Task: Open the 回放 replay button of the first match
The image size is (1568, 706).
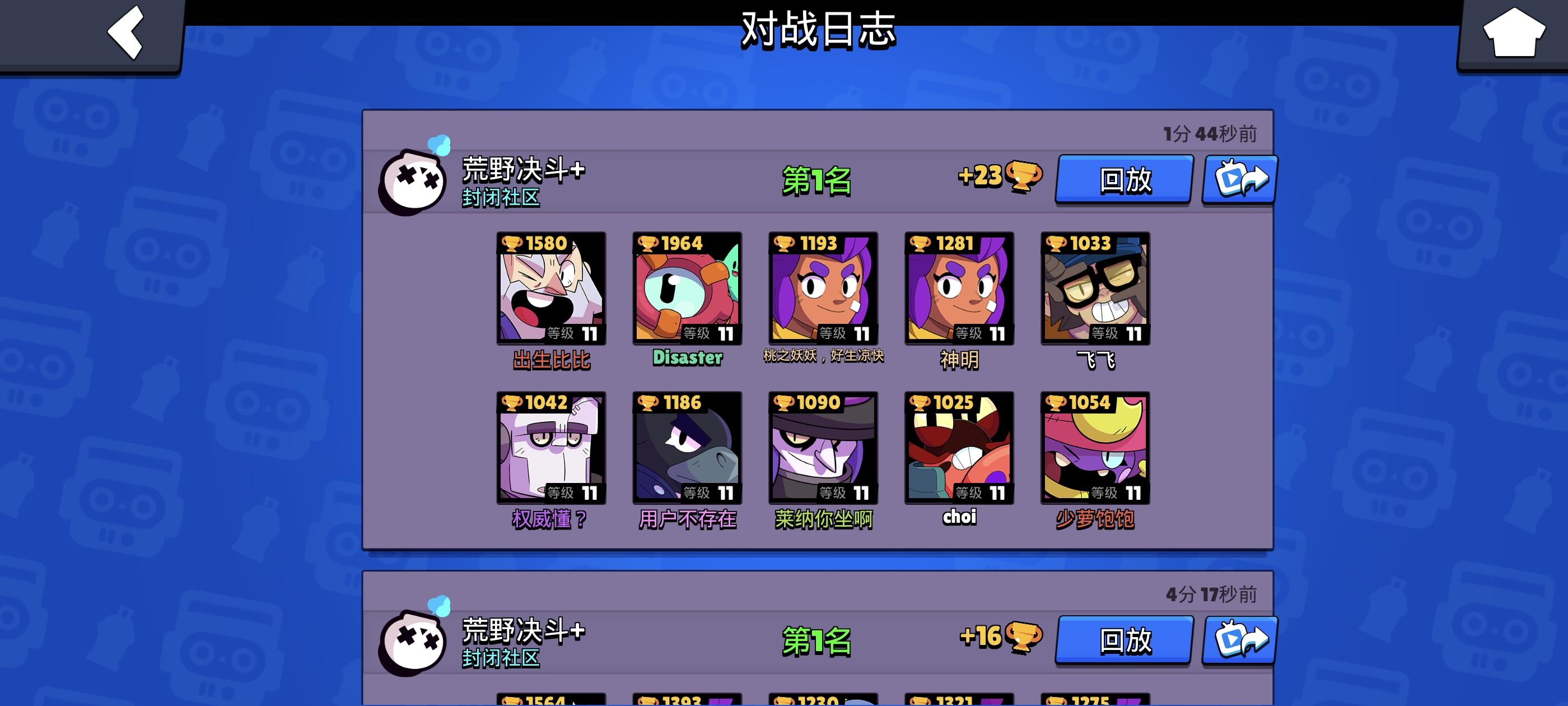Action: tap(1123, 179)
